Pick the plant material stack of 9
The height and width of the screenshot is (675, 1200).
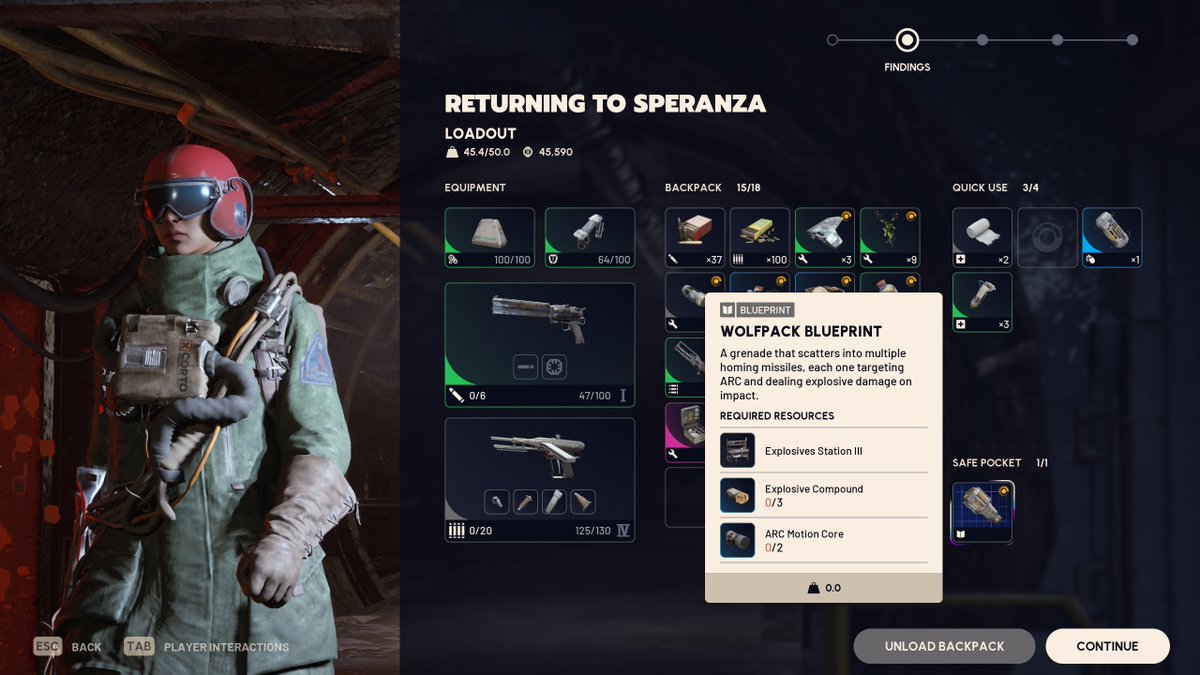pyautogui.click(x=890, y=237)
